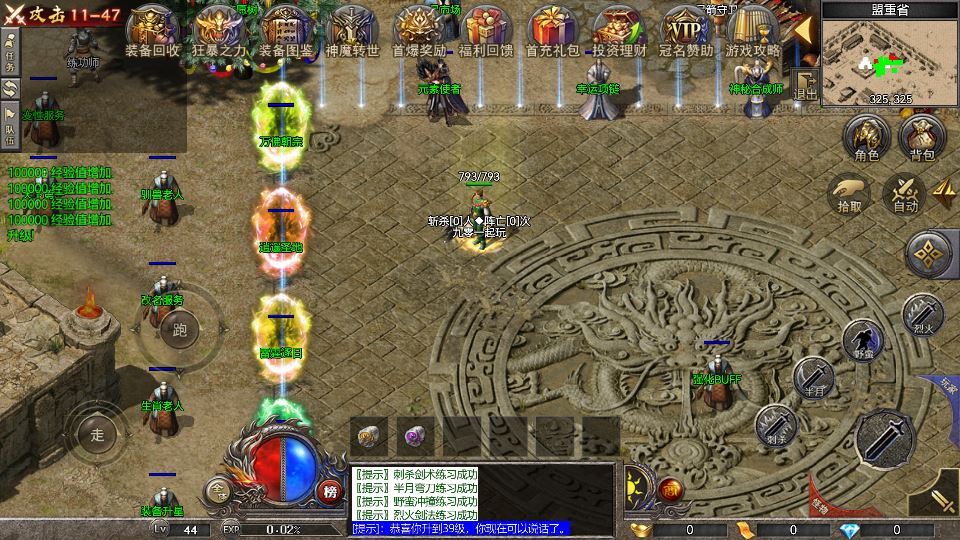Open the VIP 冠名赞助 sponsorship menu

tap(686, 30)
